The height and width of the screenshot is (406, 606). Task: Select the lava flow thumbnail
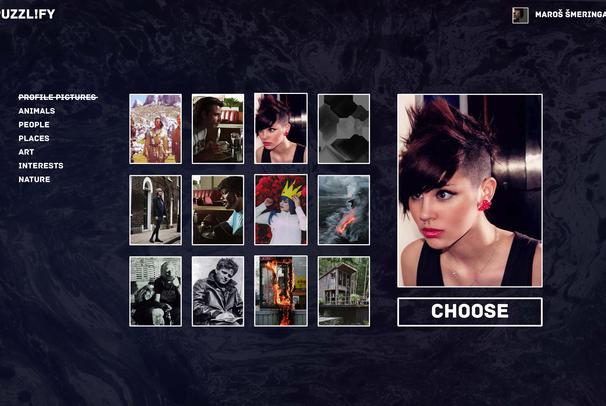(x=343, y=210)
